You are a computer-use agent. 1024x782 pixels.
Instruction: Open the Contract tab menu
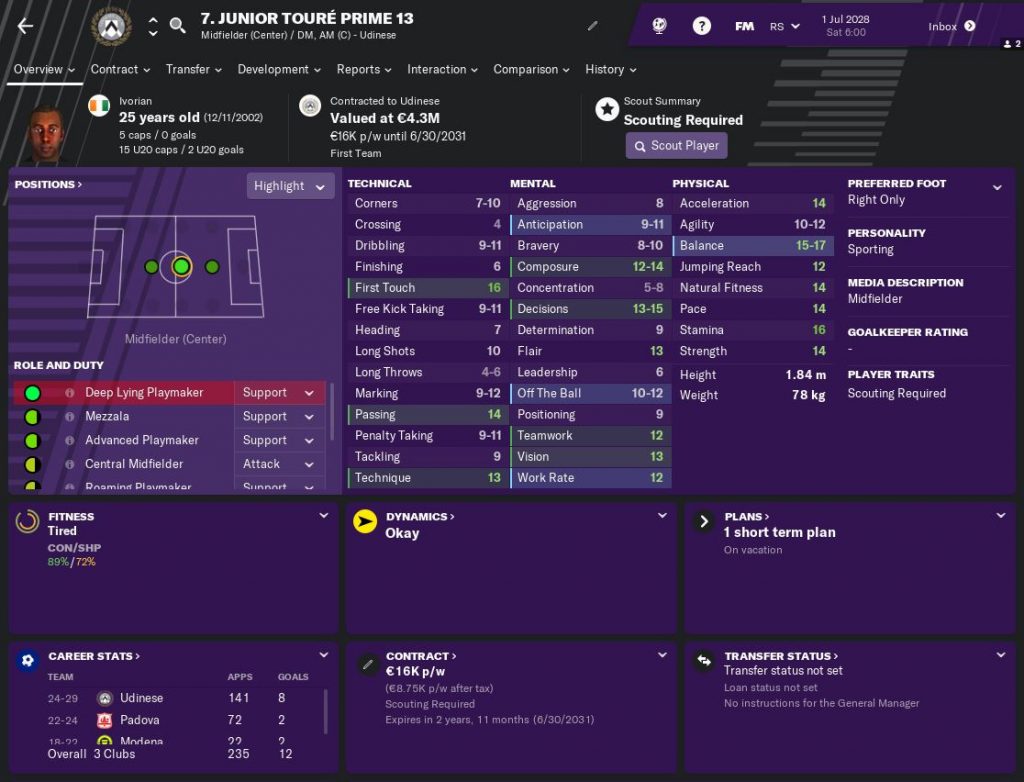(120, 69)
